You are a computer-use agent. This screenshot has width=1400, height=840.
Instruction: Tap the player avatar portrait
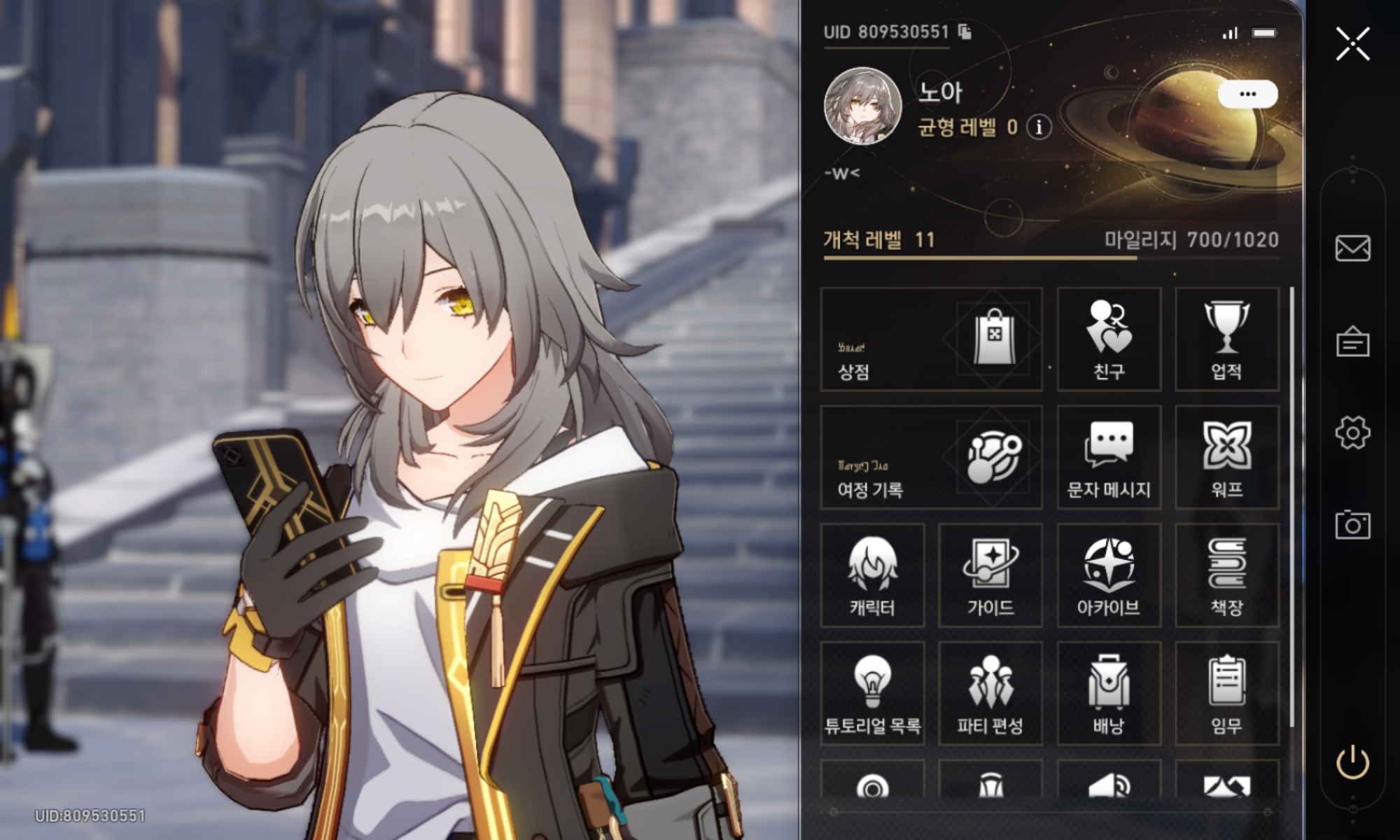tap(862, 107)
